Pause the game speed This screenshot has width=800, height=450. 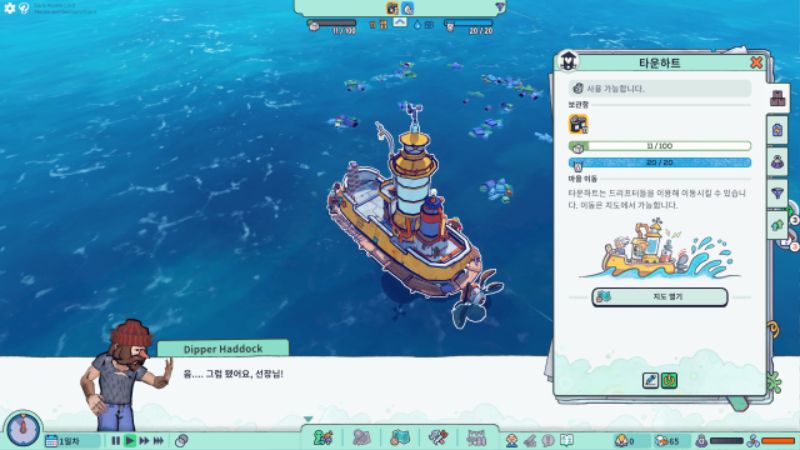[116, 440]
